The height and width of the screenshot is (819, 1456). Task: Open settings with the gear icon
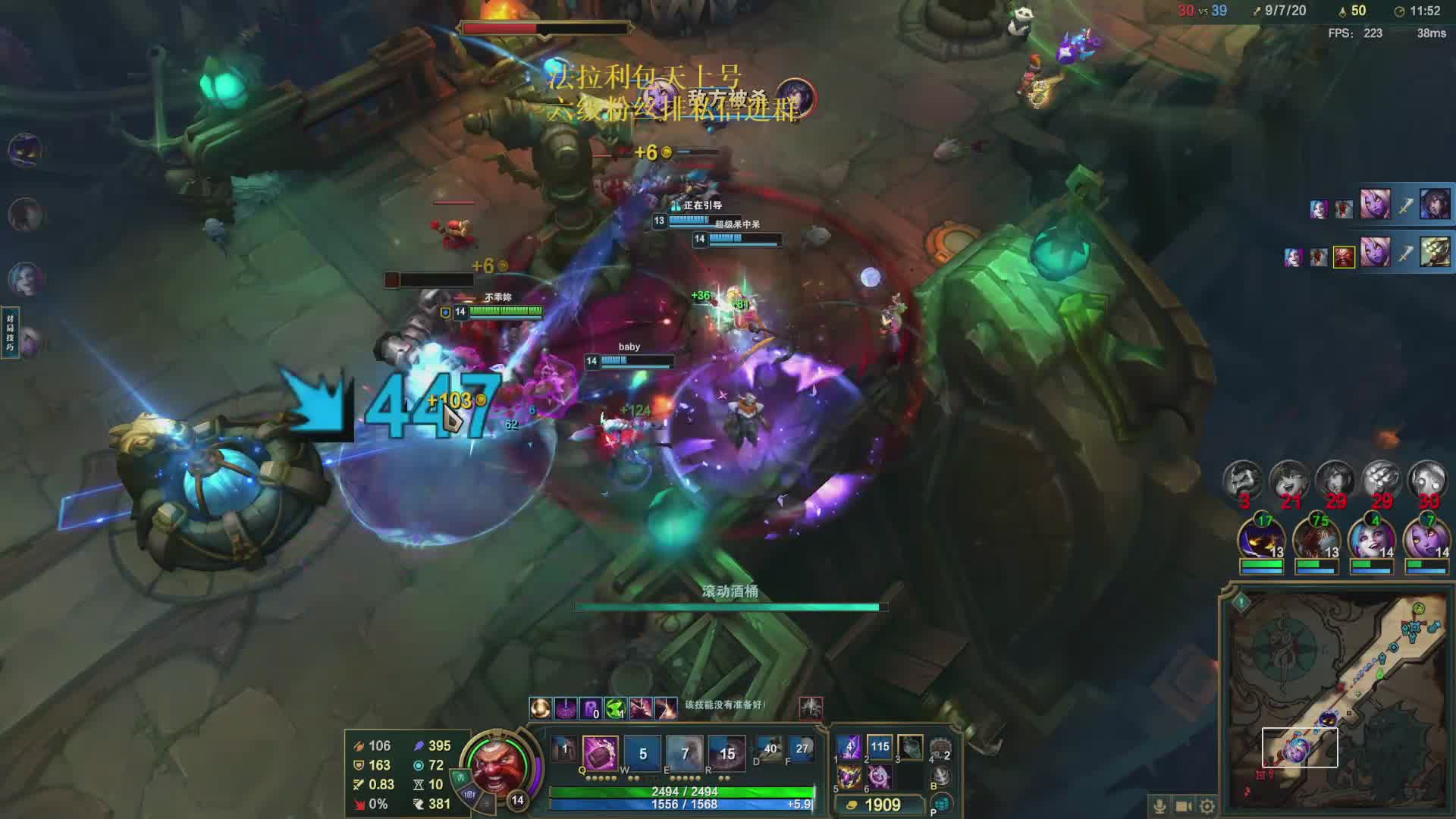click(x=1207, y=806)
